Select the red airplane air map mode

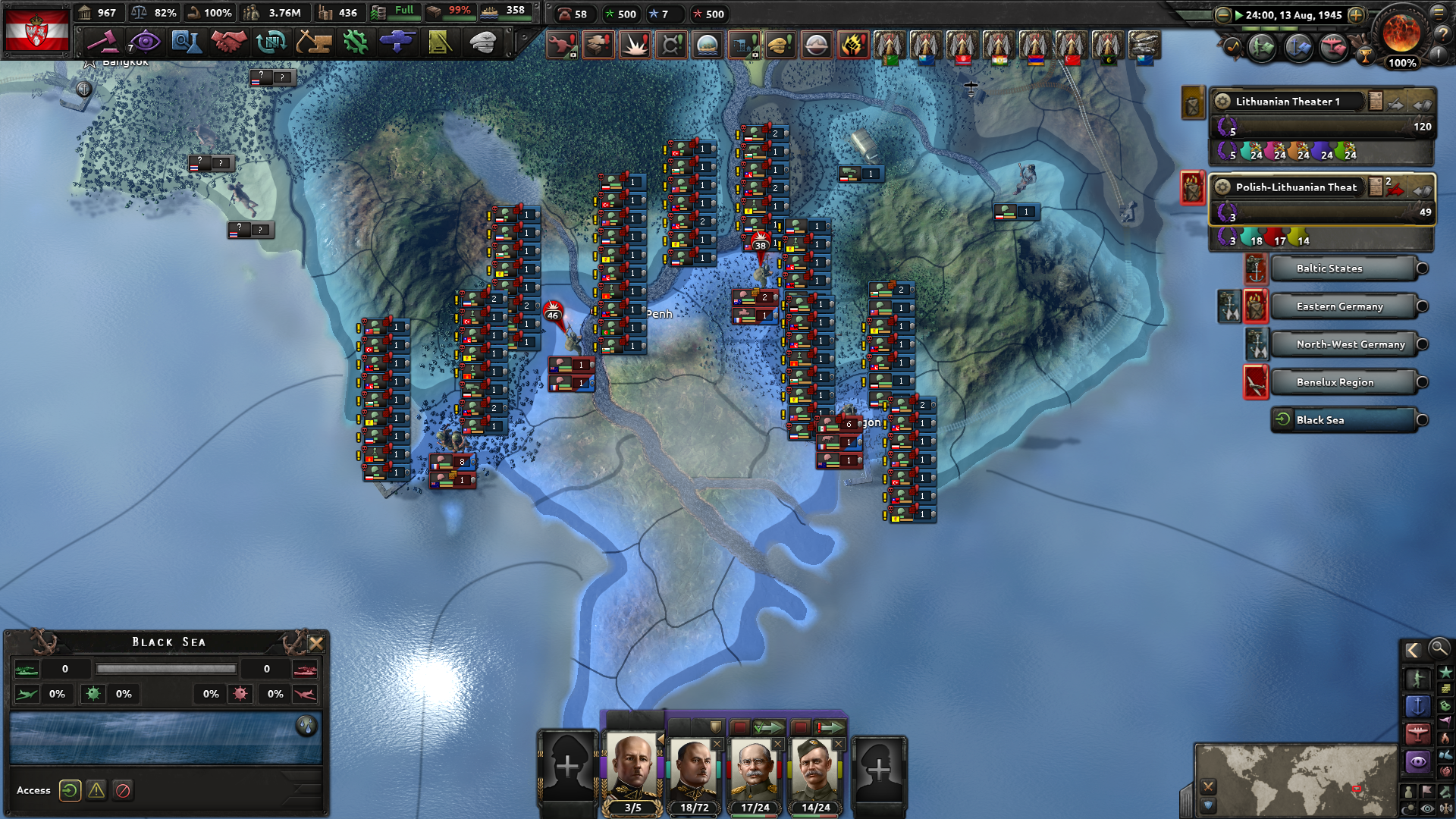tap(1419, 733)
